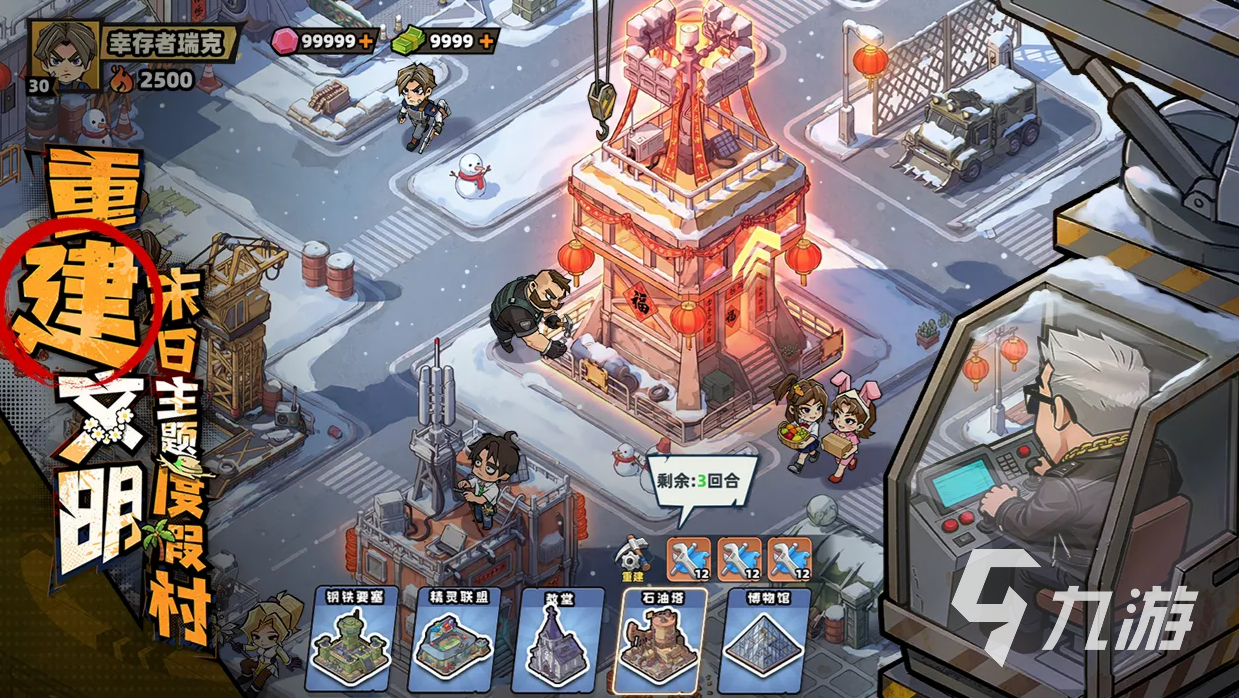Pick the 教堂 church card
Screen dimensions: 1239x698
(559, 639)
